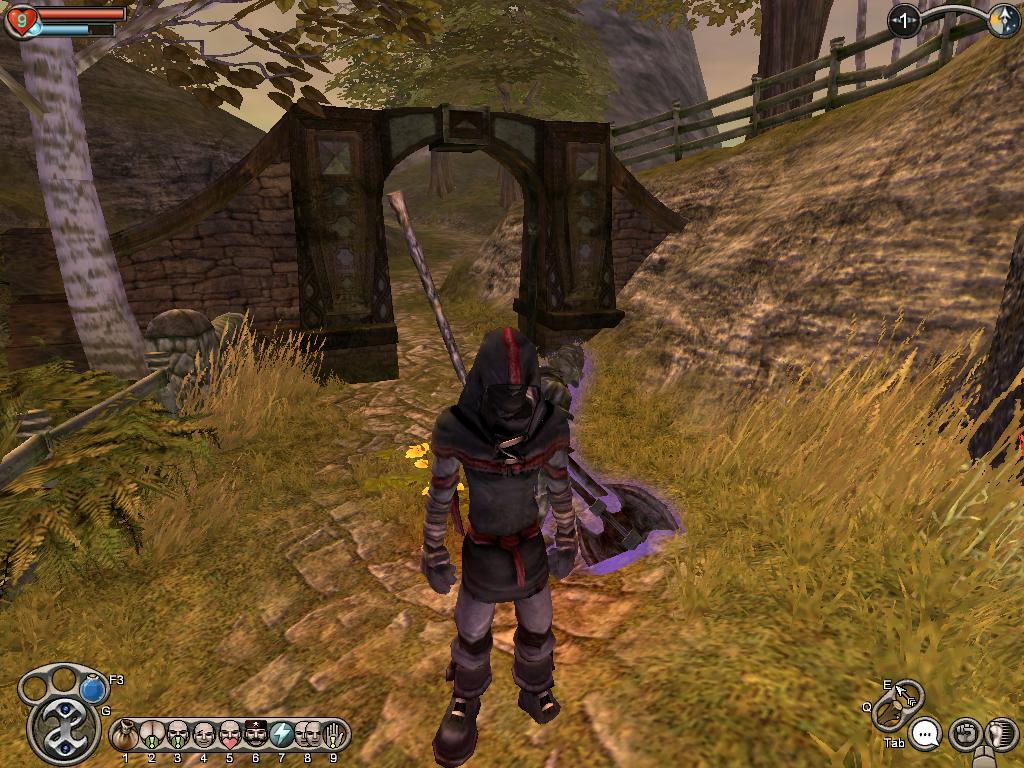
Task: Trigger the raised hand expression
Action: (333, 736)
